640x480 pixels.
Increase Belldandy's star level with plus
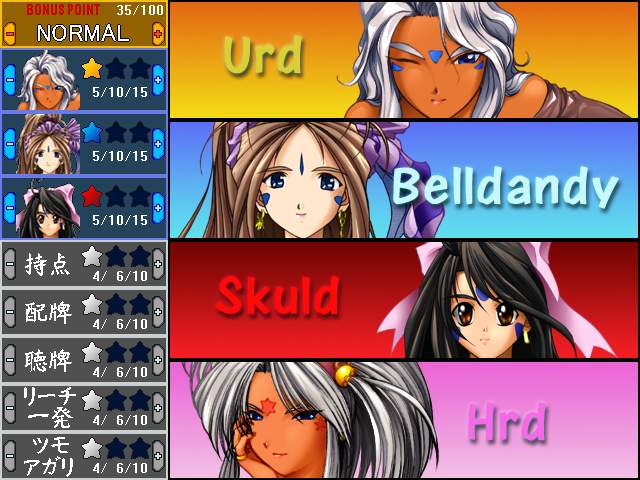(158, 144)
